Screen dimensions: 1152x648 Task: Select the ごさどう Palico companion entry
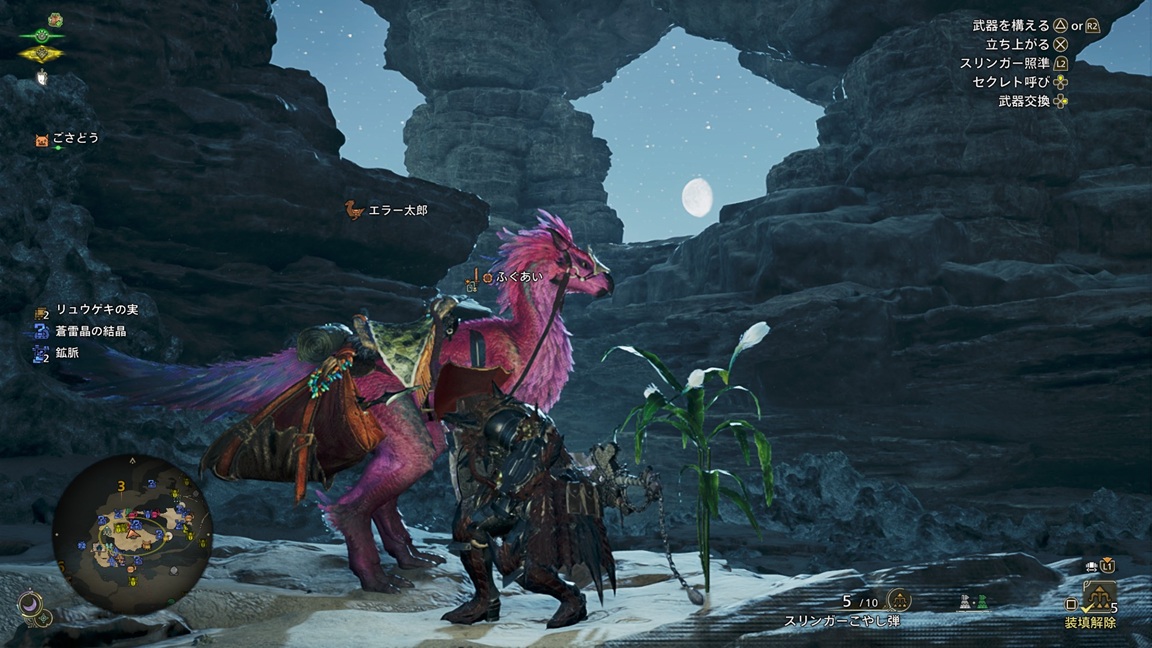tap(76, 139)
